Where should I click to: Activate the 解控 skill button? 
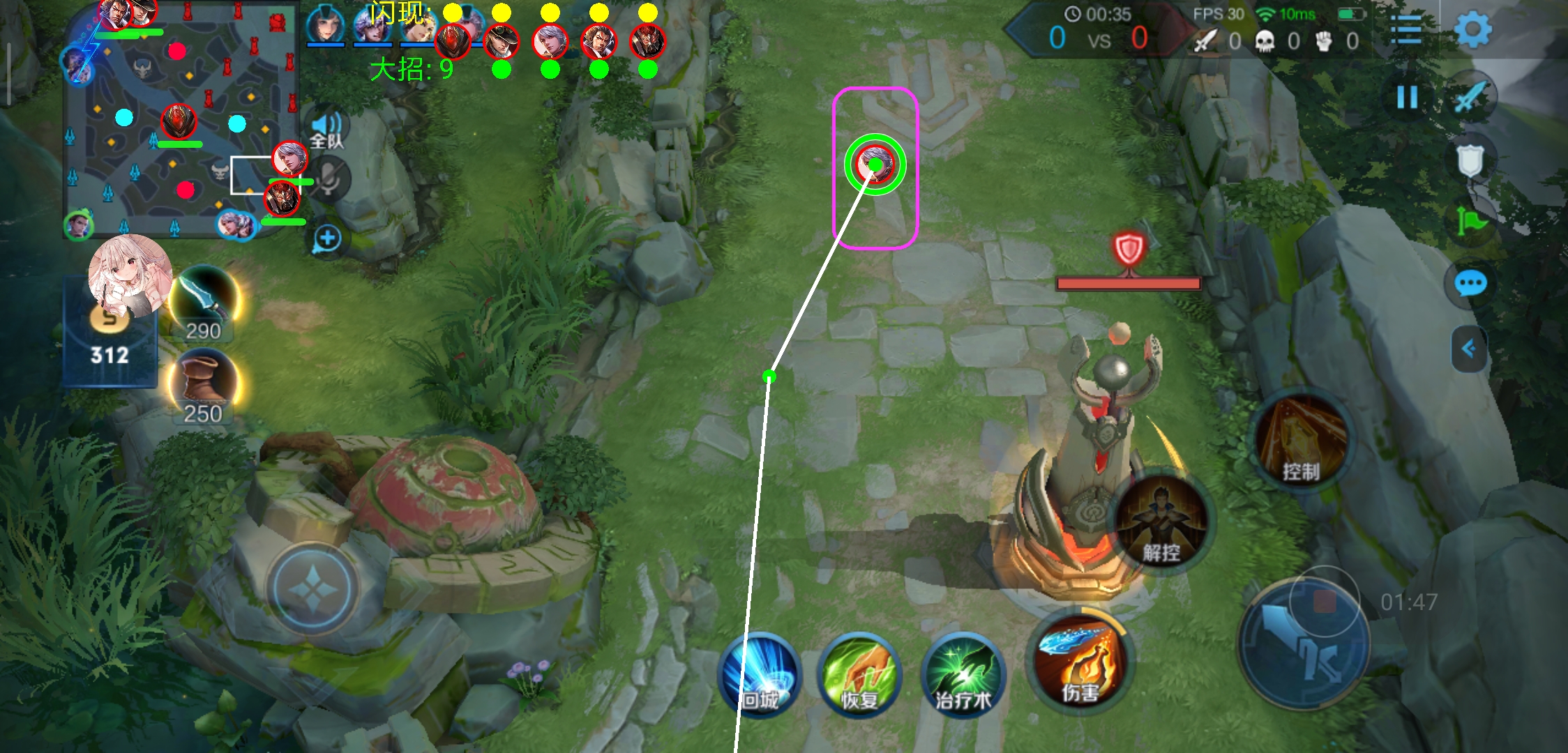pyautogui.click(x=1161, y=522)
